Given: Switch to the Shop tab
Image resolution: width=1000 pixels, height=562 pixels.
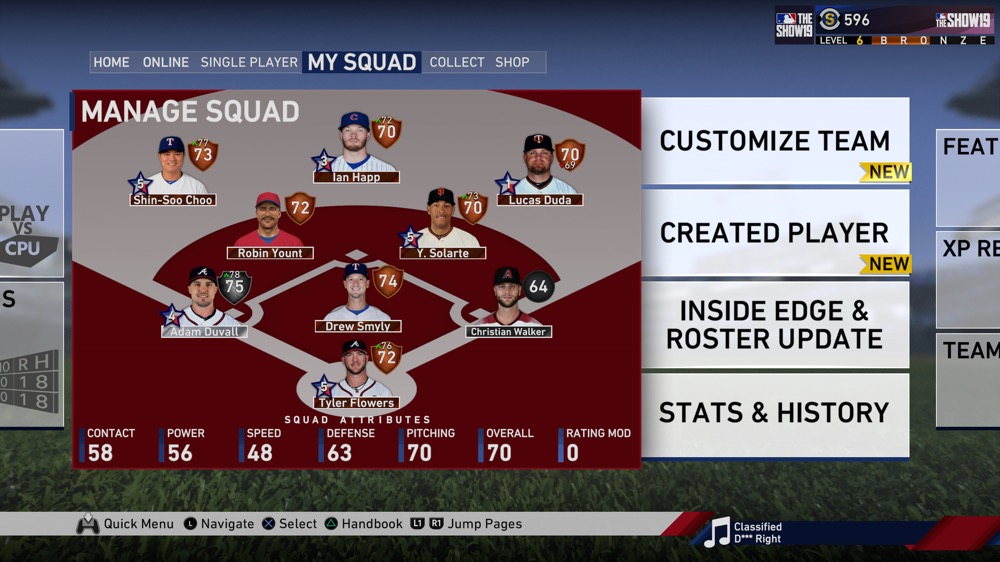Looking at the screenshot, I should tap(512, 62).
